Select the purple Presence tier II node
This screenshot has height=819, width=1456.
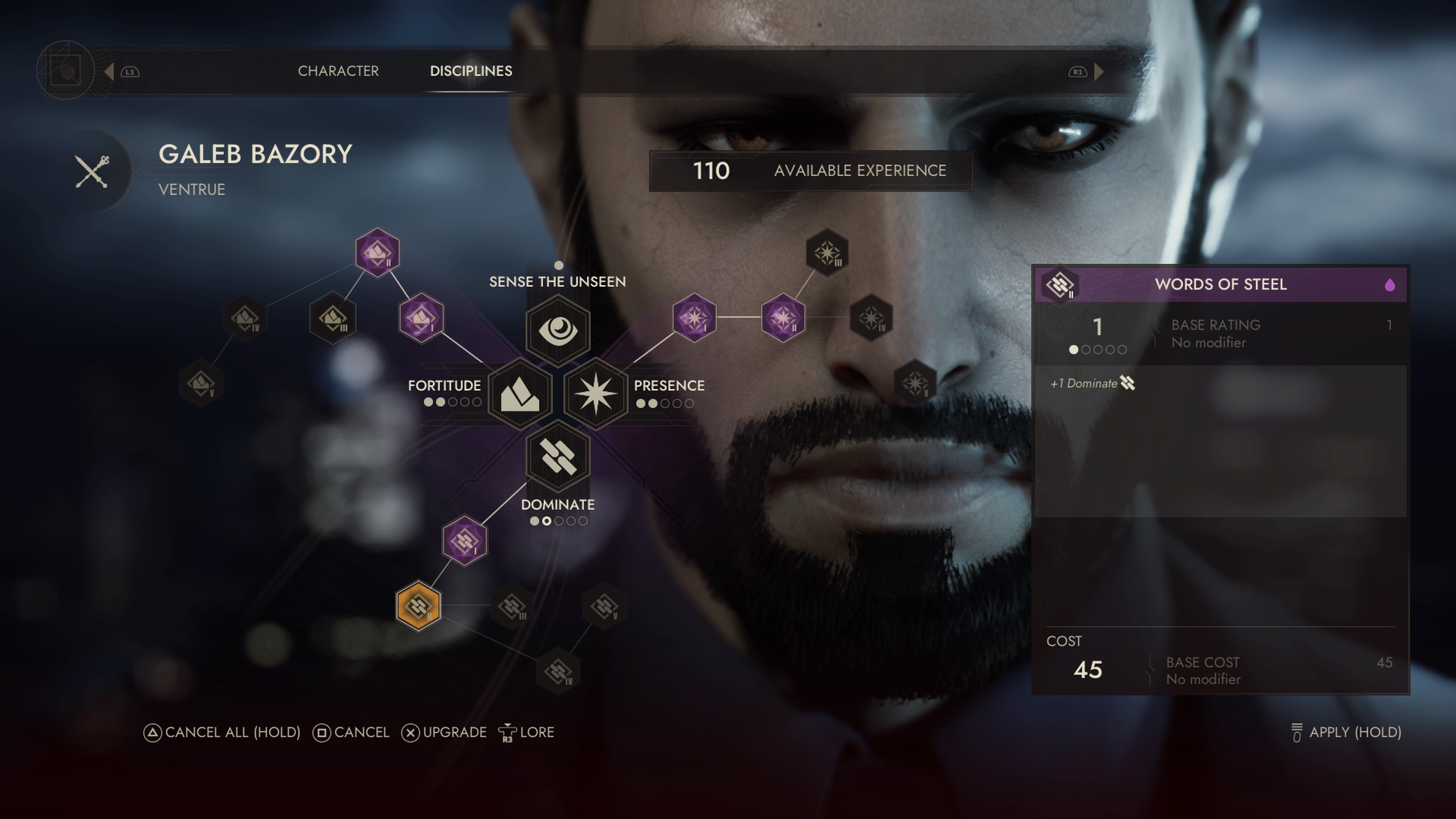coord(783,318)
